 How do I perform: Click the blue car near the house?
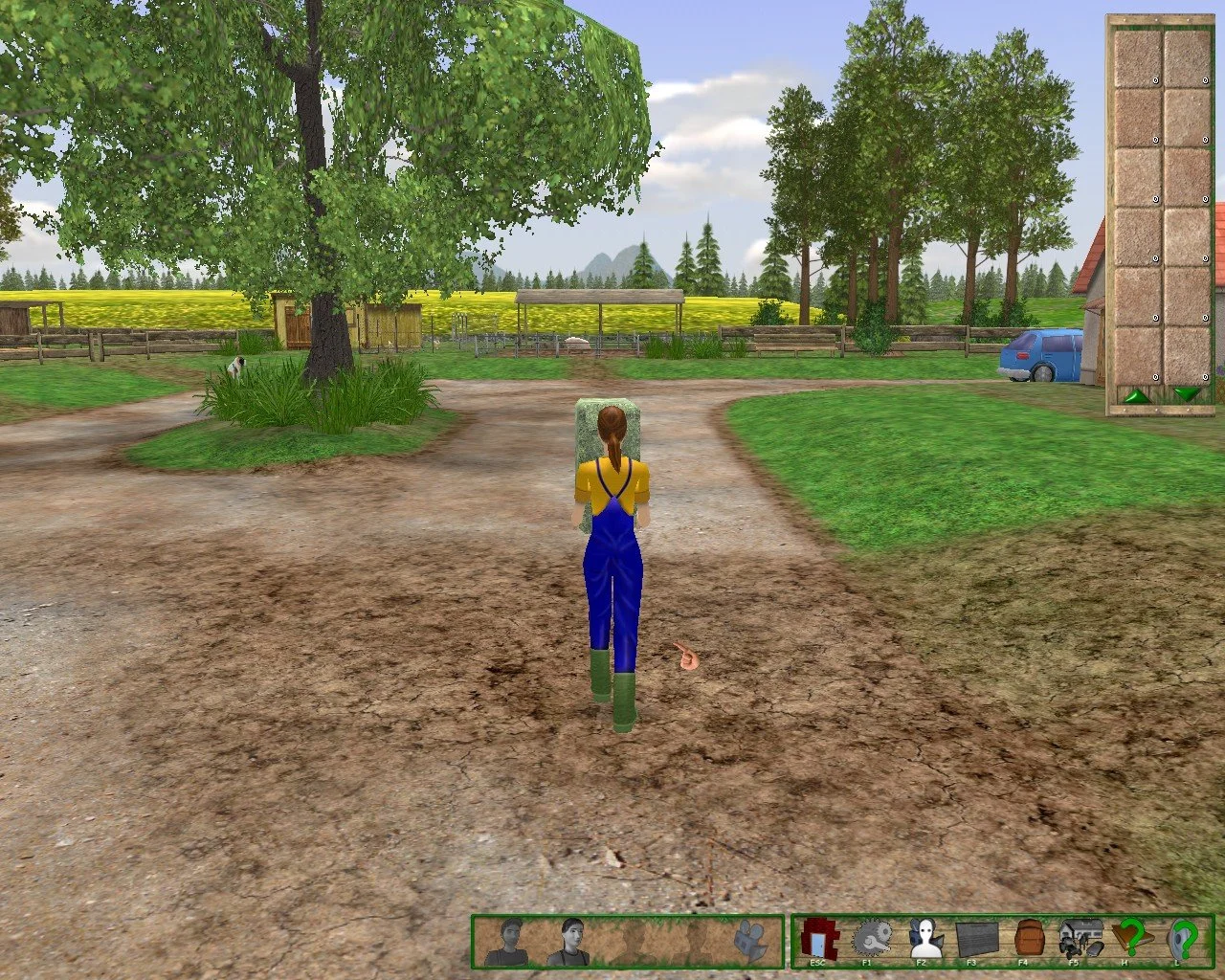point(1039,357)
